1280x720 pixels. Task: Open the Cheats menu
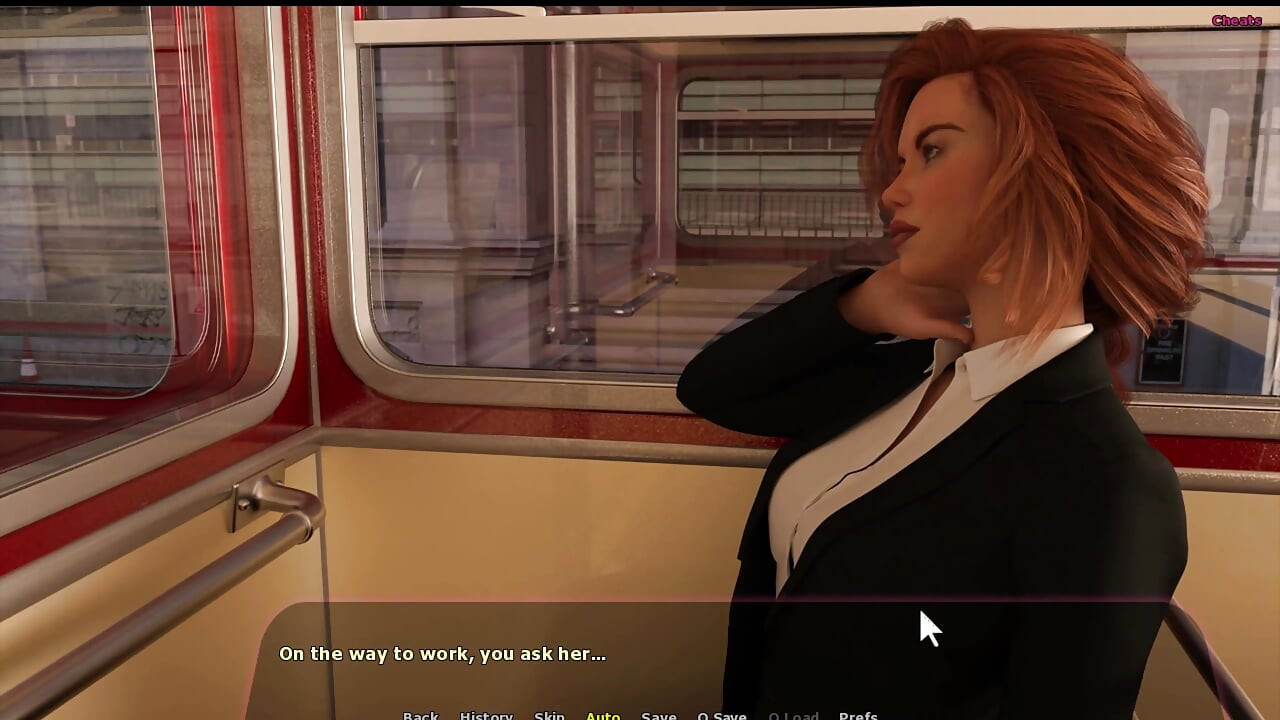pyautogui.click(x=1236, y=20)
